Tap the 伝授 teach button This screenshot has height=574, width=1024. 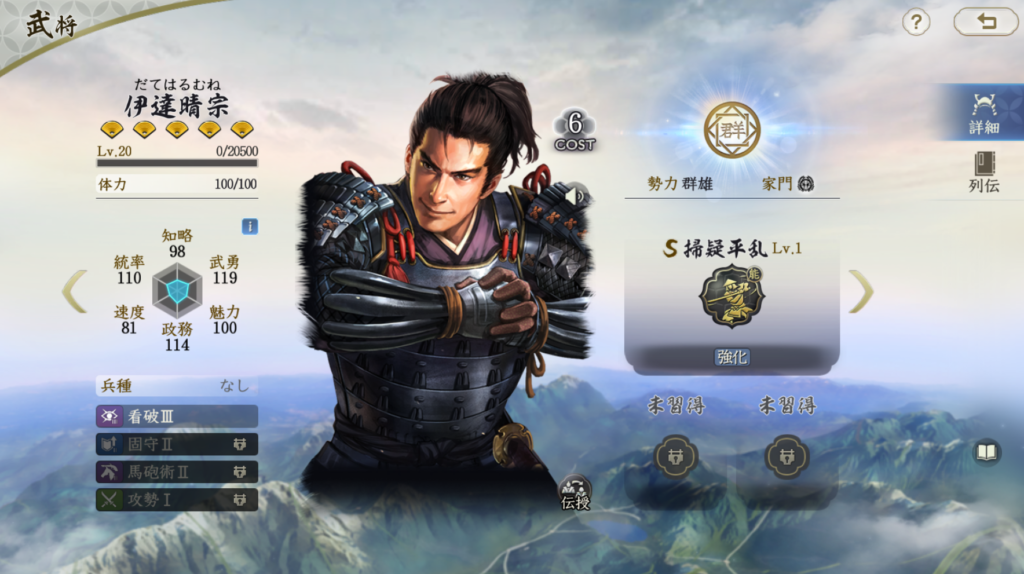point(574,492)
